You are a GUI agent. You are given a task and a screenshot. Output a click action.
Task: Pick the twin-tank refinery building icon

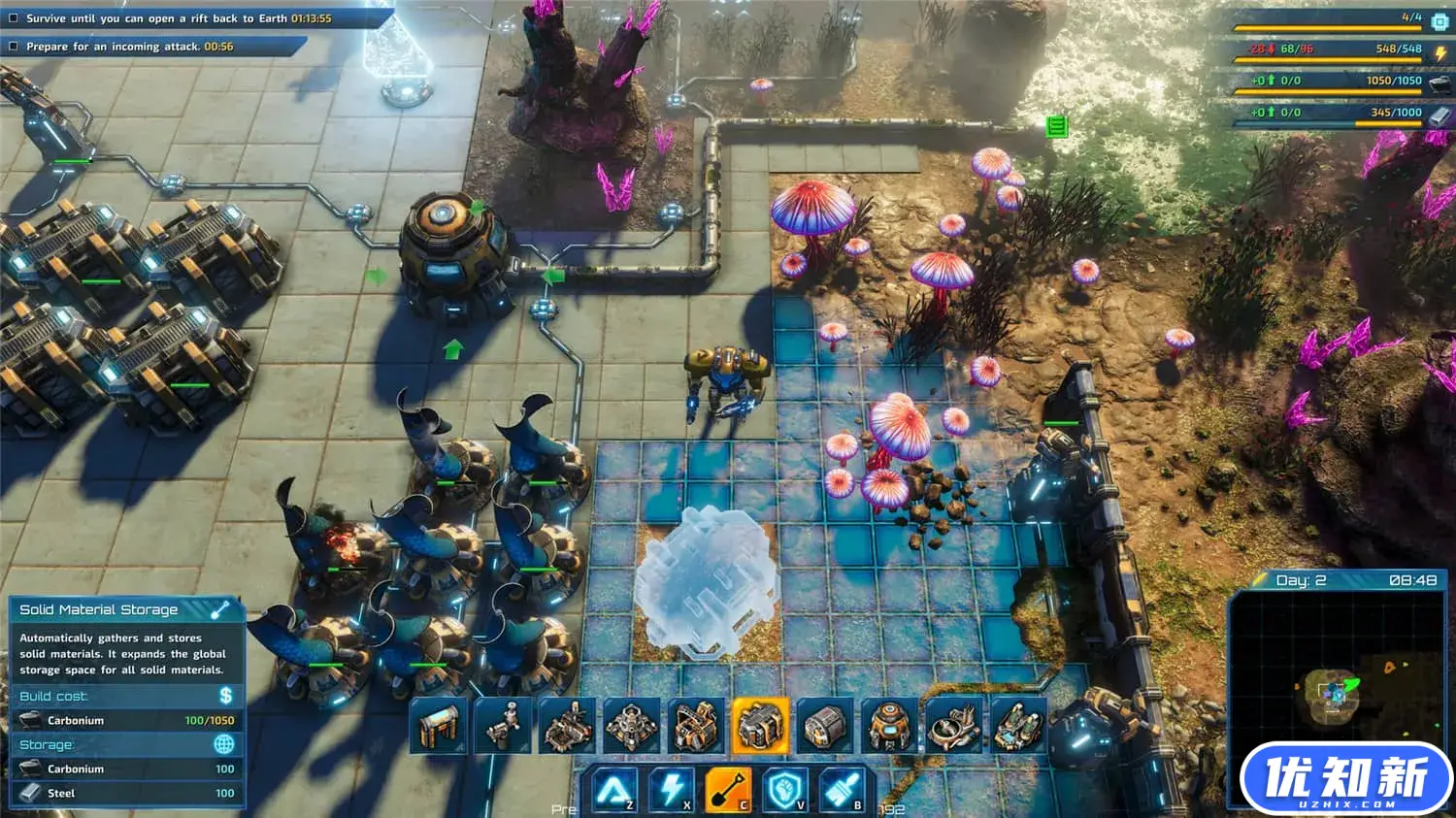[1017, 725]
